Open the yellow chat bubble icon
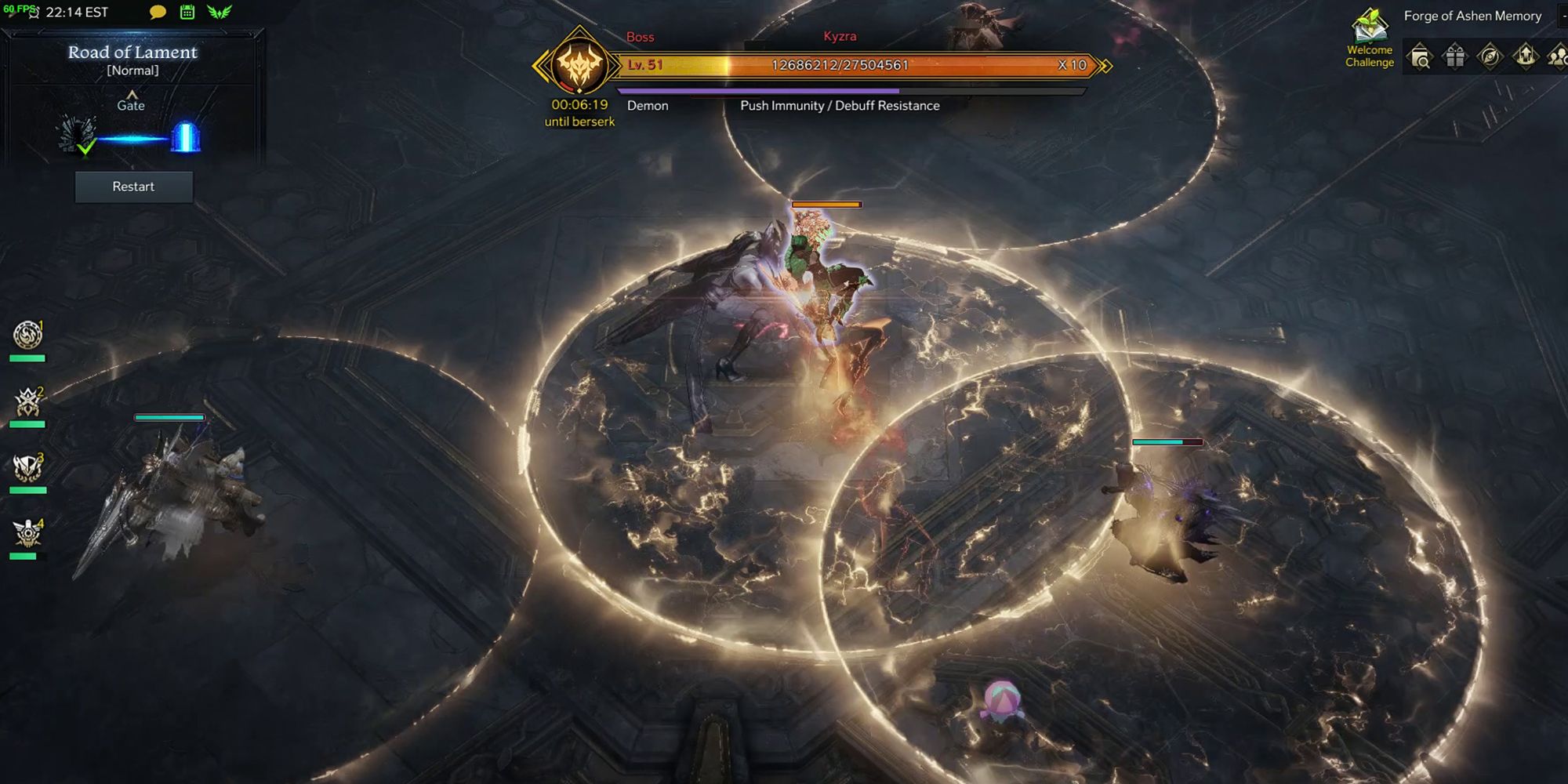 click(x=156, y=13)
